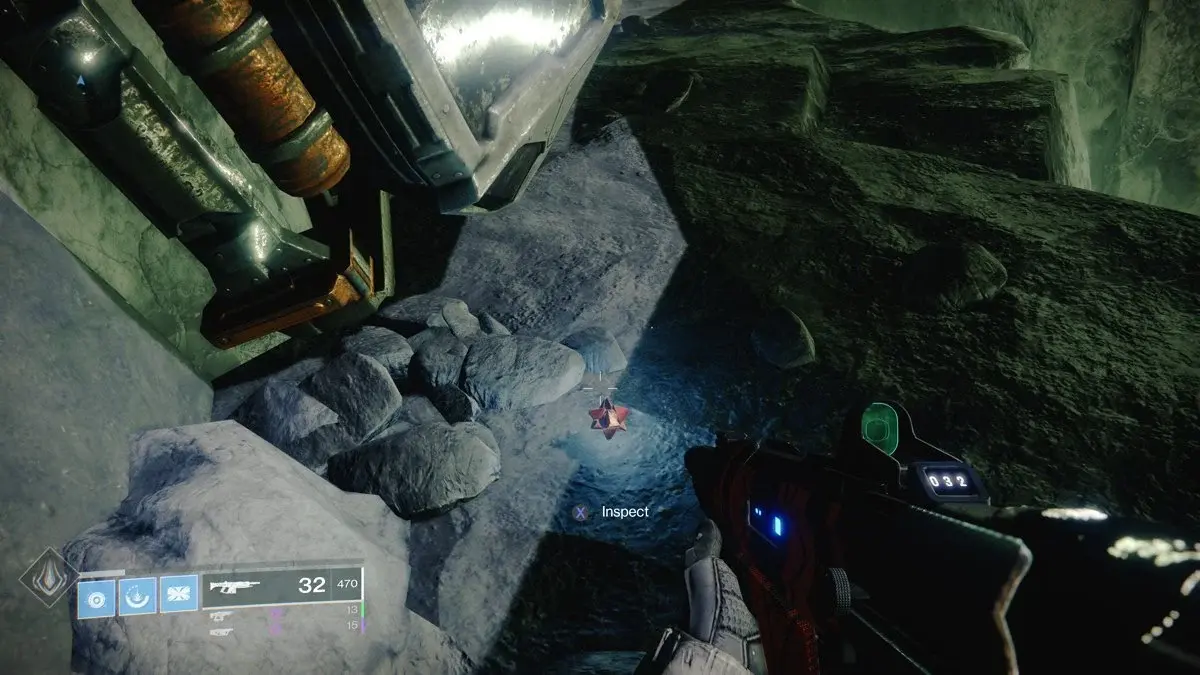Activate the grenade ability icon
The width and height of the screenshot is (1200, 675).
(96, 597)
